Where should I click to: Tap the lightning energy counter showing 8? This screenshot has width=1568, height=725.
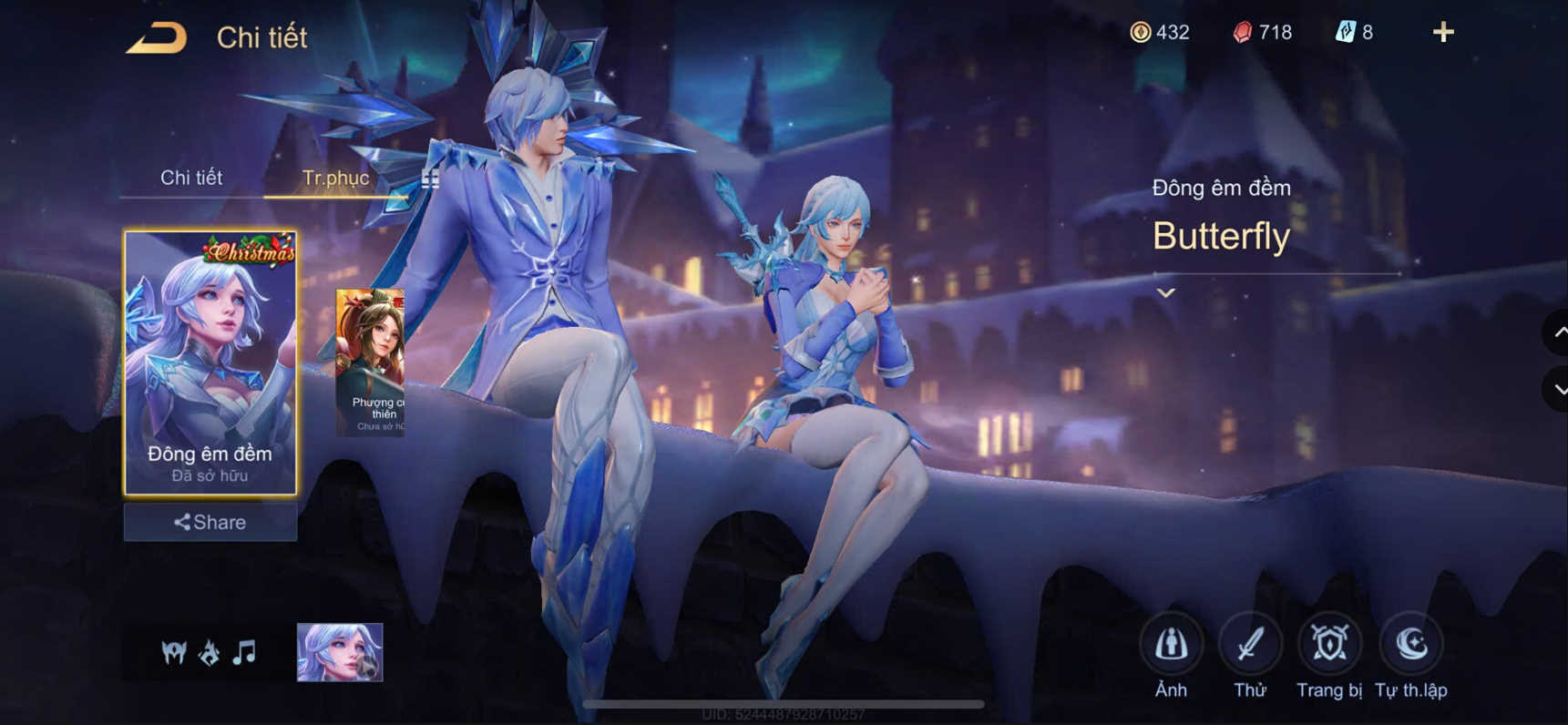(1354, 32)
